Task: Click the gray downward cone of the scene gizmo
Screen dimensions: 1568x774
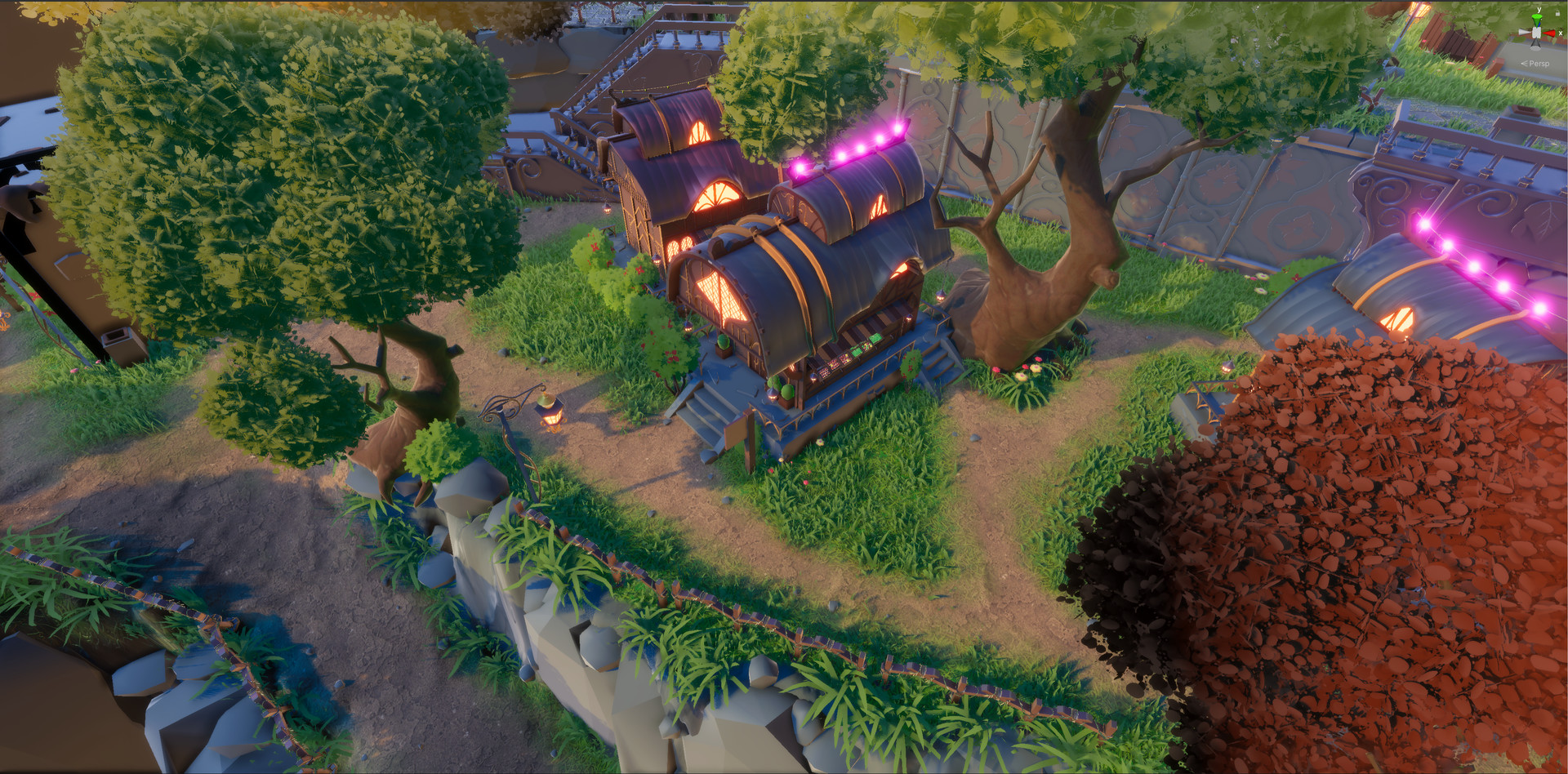Action: point(1536,44)
